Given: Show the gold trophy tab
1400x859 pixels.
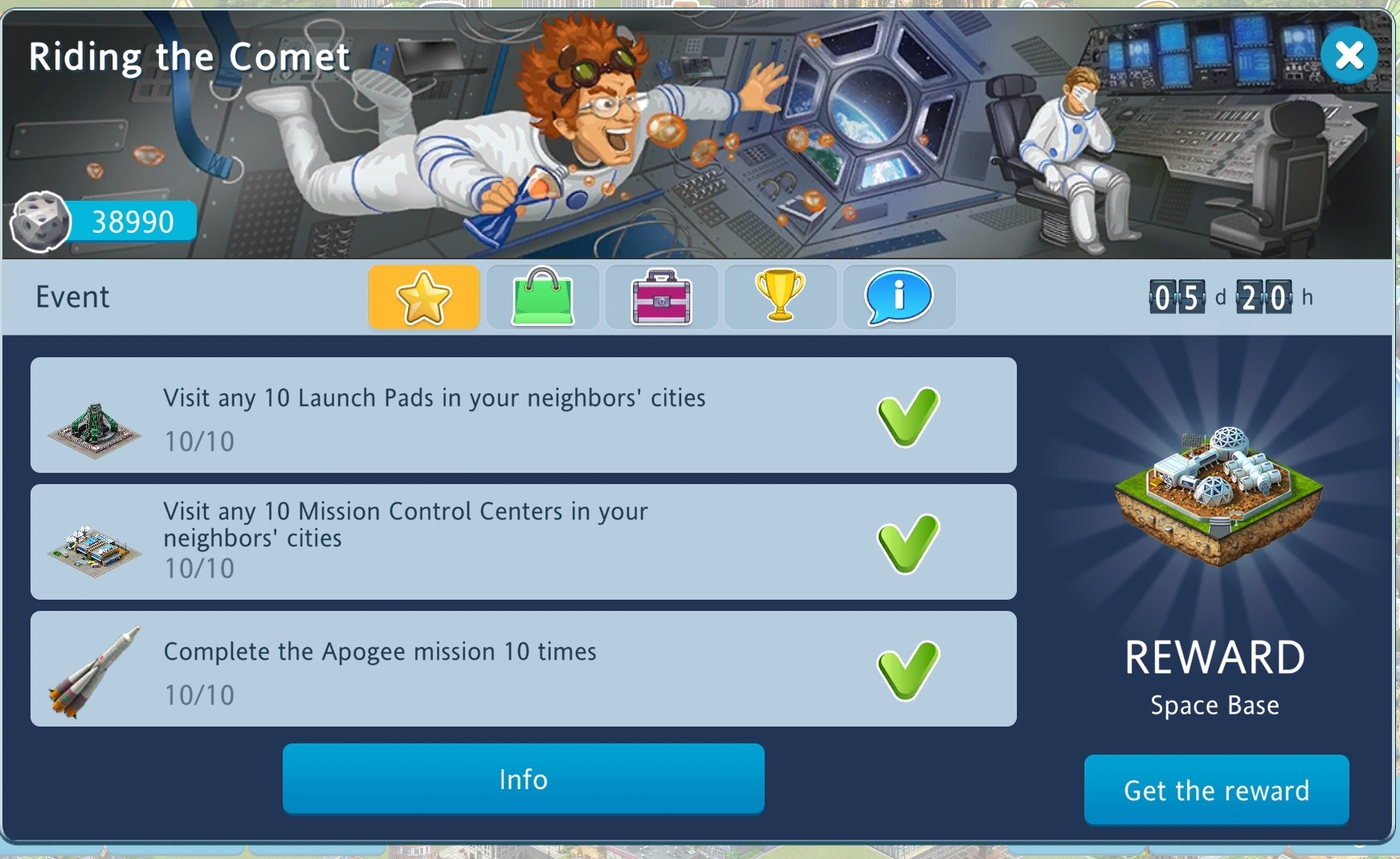Looking at the screenshot, I should [x=780, y=297].
